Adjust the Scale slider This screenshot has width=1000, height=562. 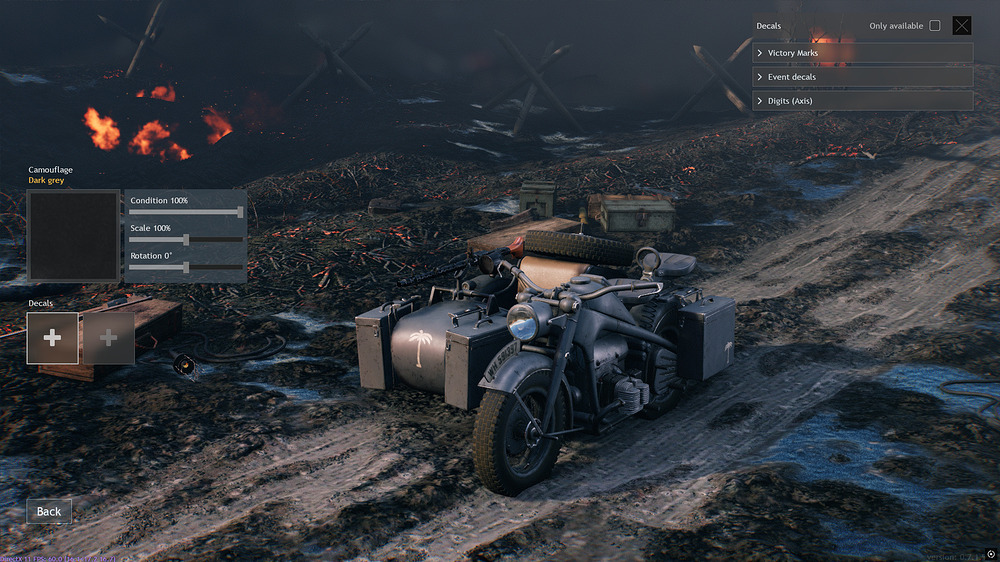point(186,240)
